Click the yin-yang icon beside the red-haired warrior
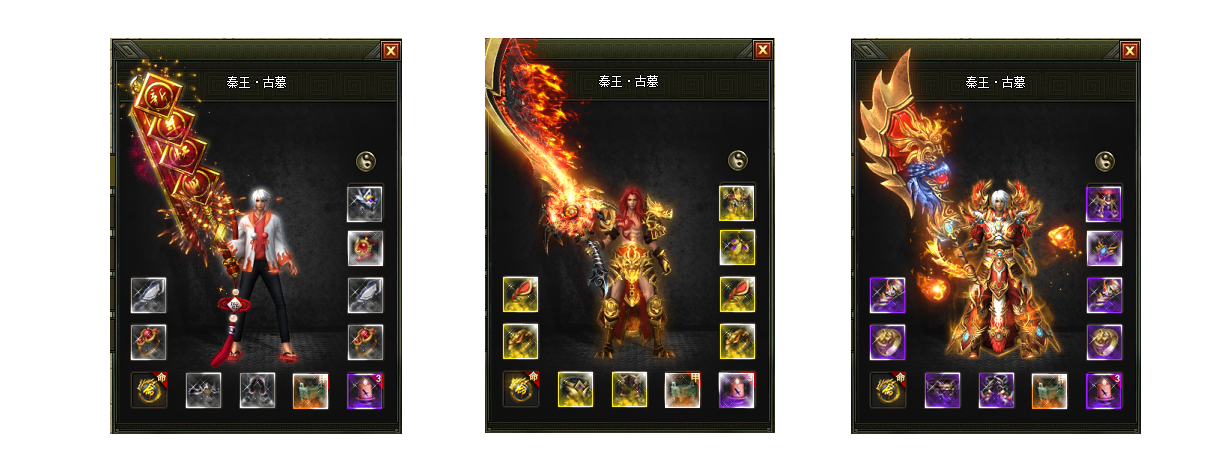Image resolution: width=1230 pixels, height=470 pixels. 737,160
